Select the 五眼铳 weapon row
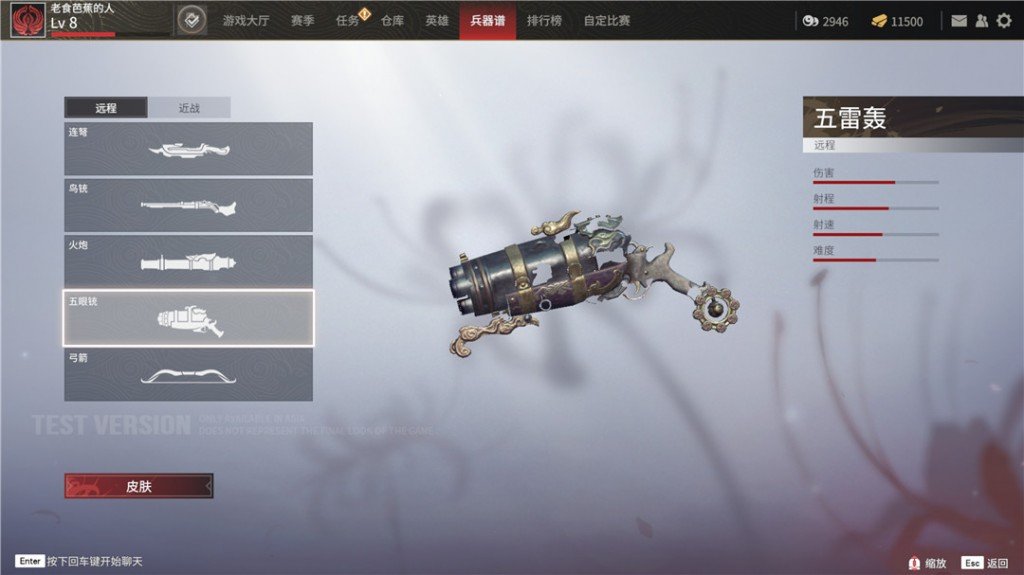This screenshot has height=575, width=1024. (188, 318)
